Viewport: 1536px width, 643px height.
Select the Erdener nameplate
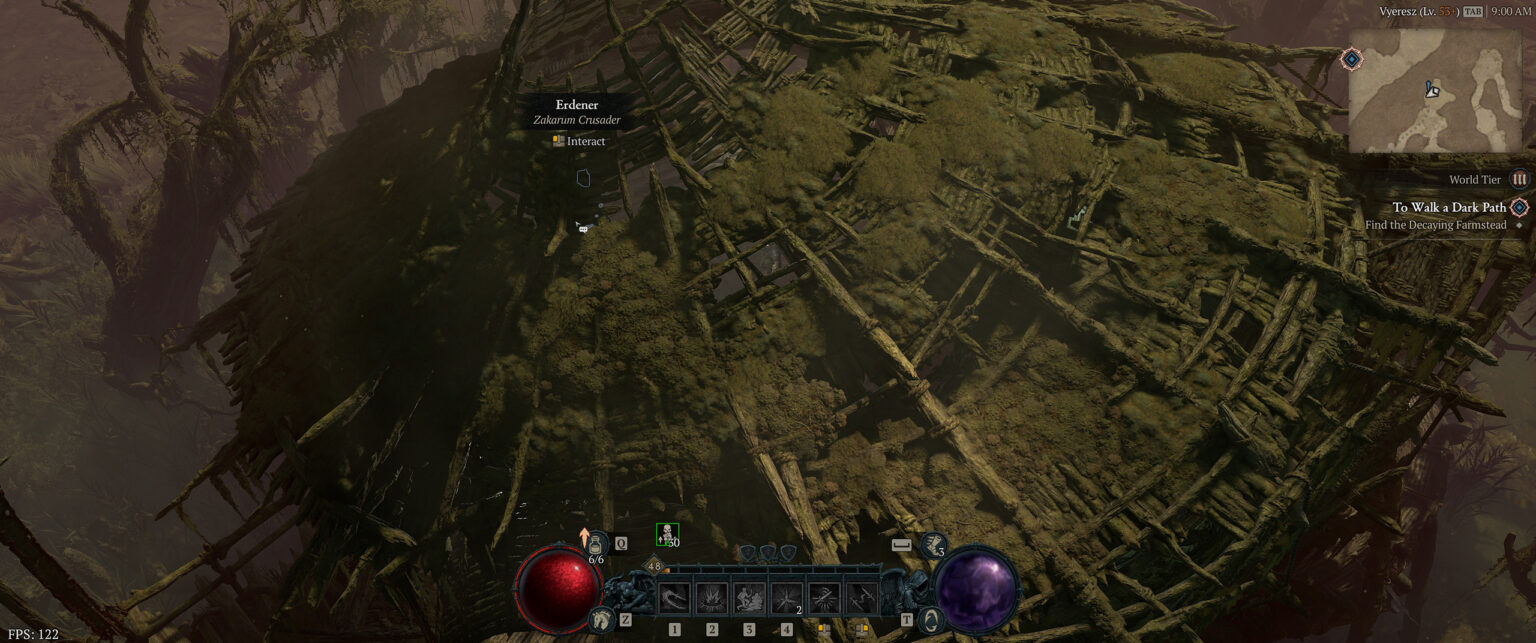[x=577, y=105]
